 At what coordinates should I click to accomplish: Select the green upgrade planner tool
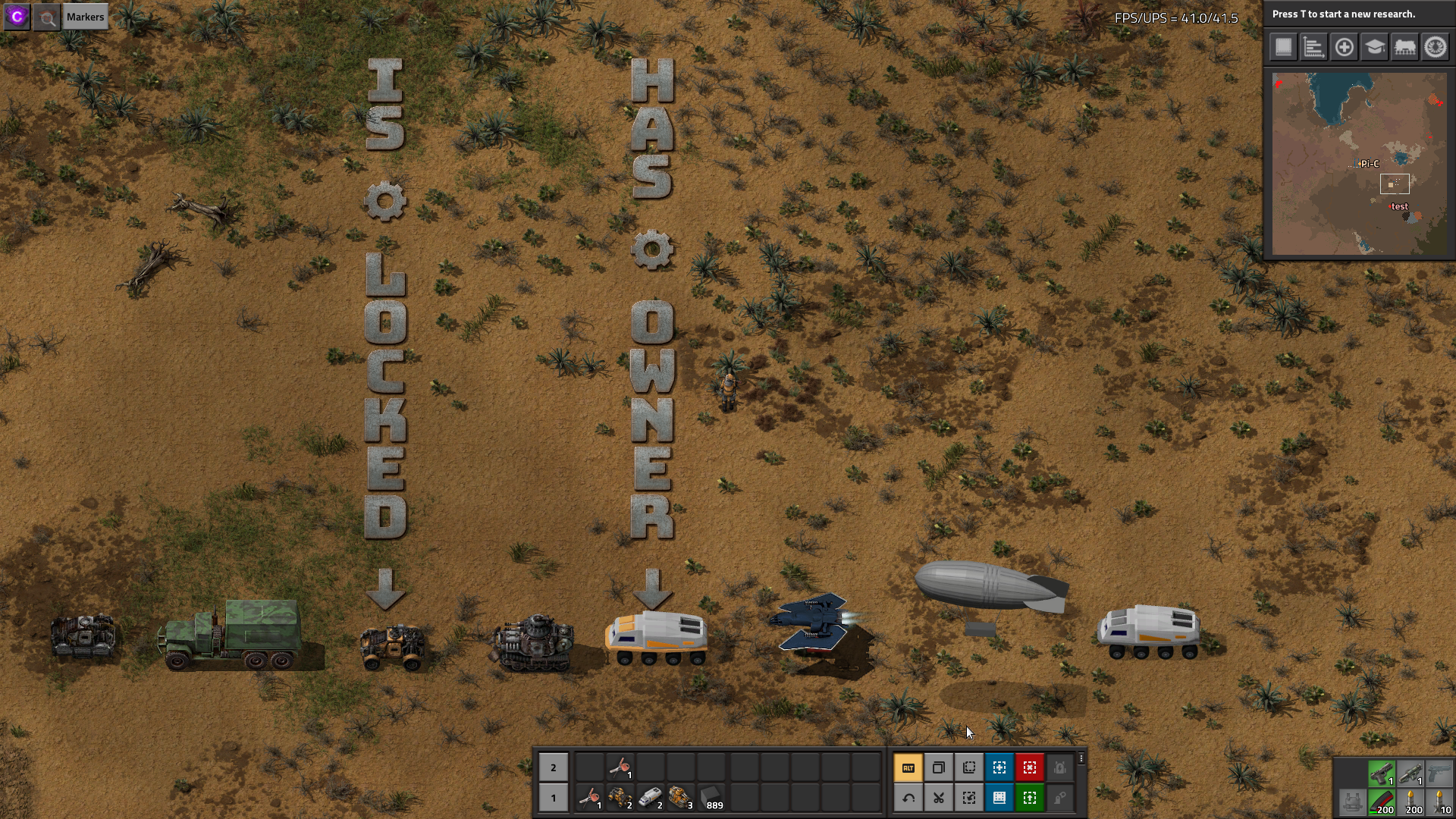pyautogui.click(x=1029, y=798)
